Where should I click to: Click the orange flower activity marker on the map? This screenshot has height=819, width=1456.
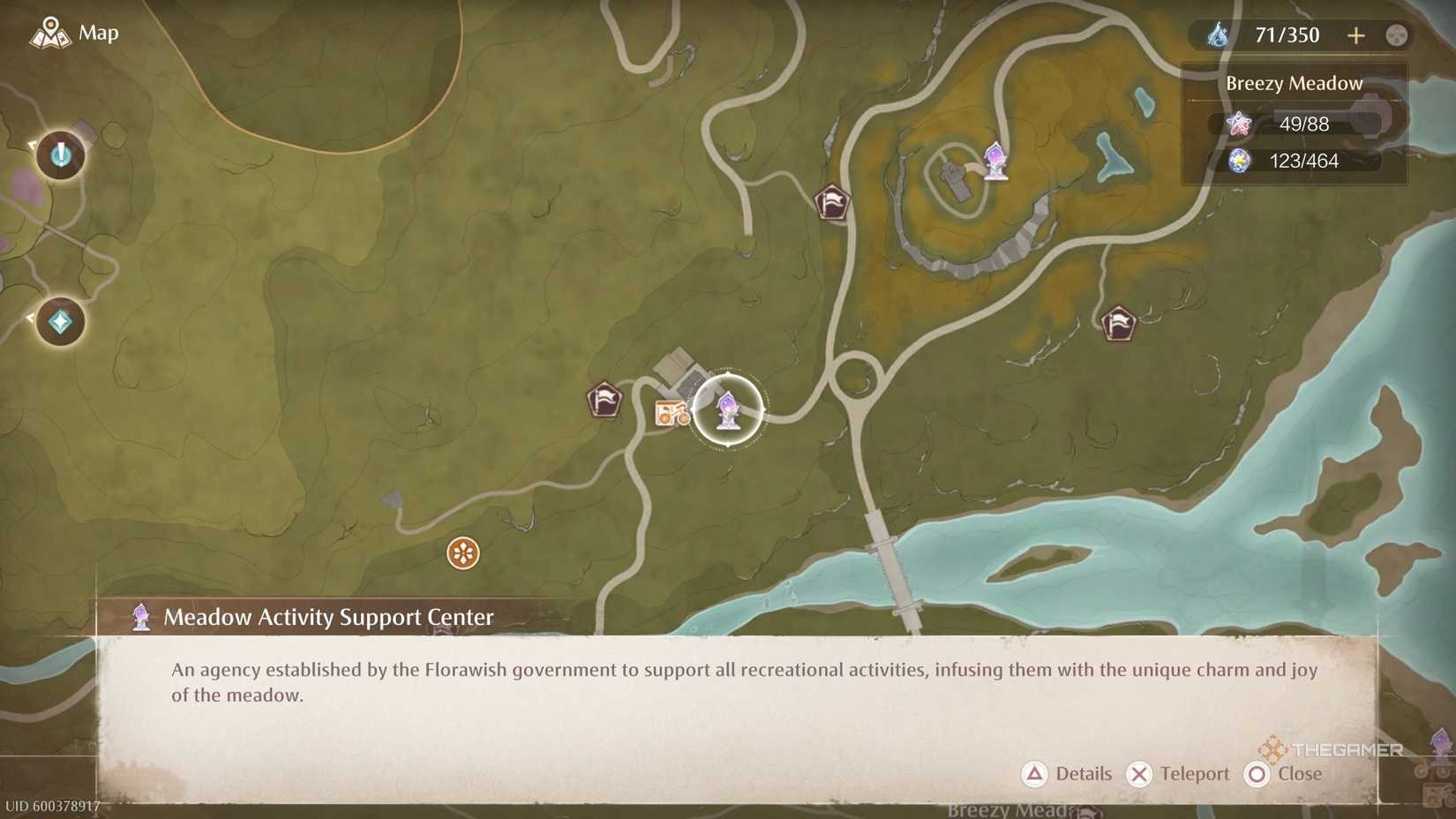coord(462,553)
